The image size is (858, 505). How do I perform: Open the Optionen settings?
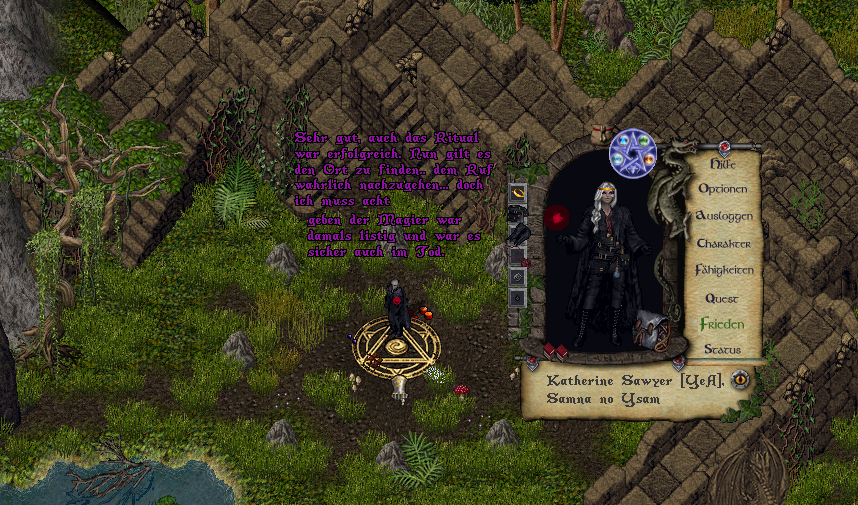(x=722, y=189)
